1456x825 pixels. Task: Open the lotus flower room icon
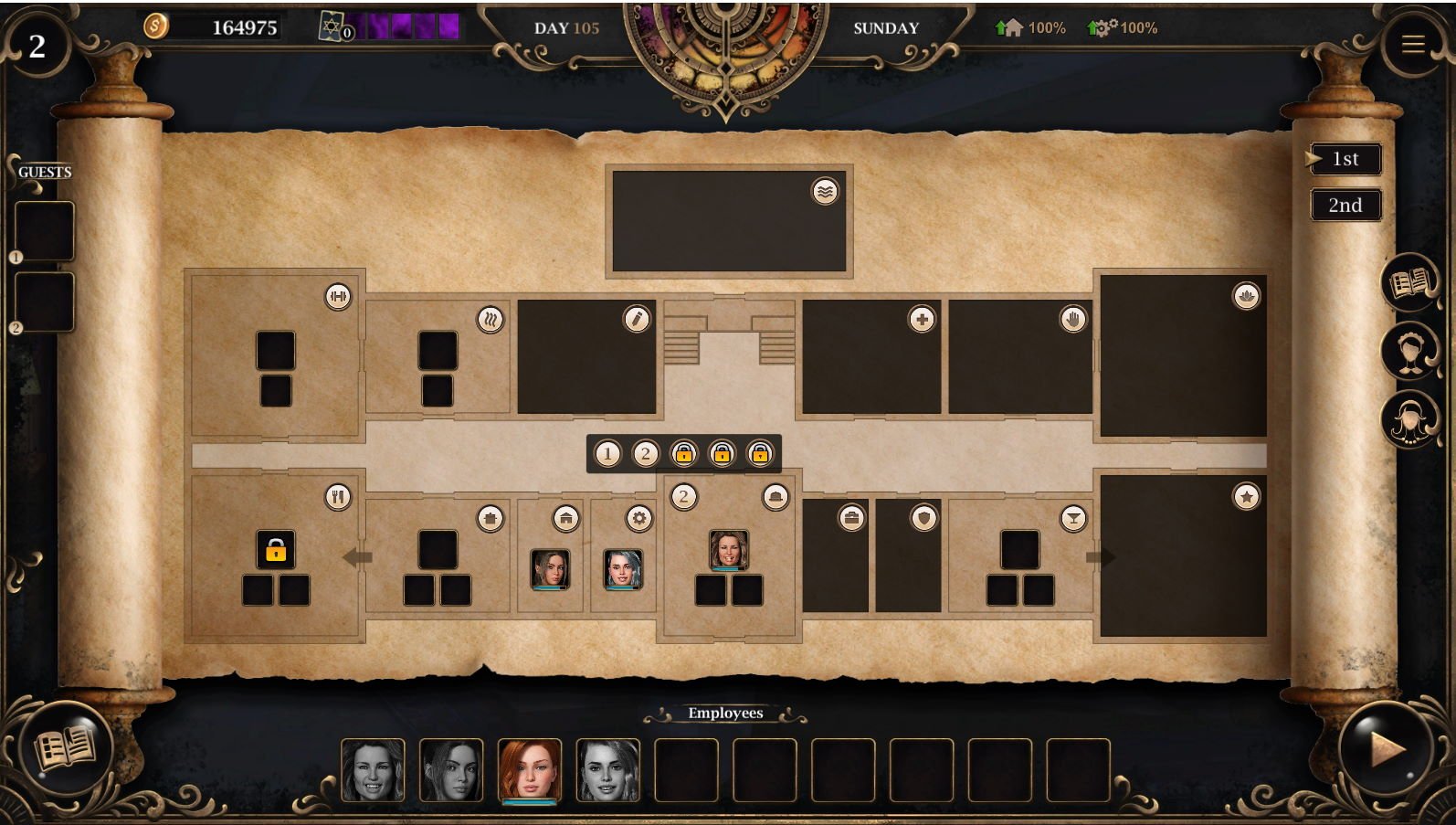[x=1246, y=296]
